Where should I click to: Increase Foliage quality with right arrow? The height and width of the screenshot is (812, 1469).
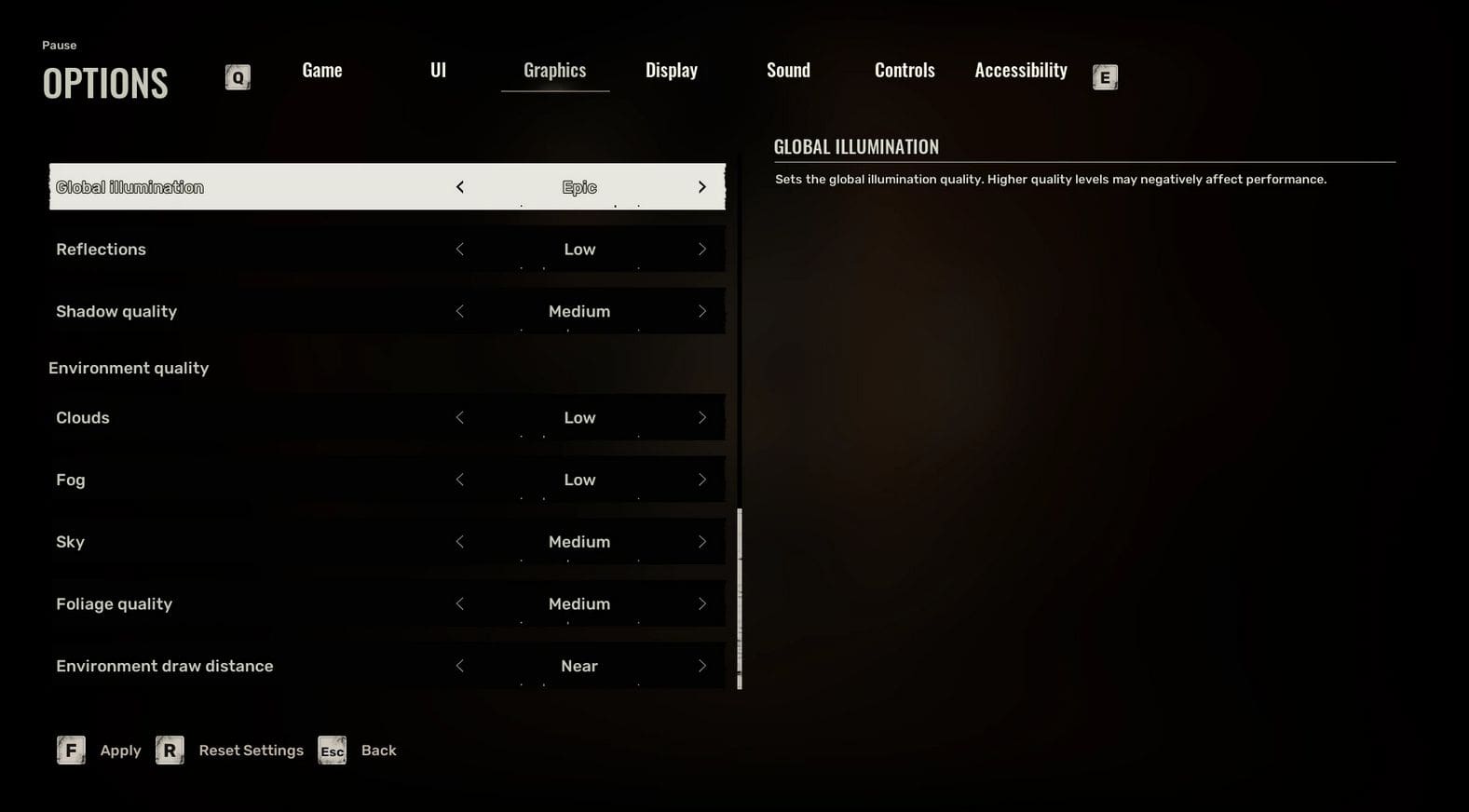702,604
